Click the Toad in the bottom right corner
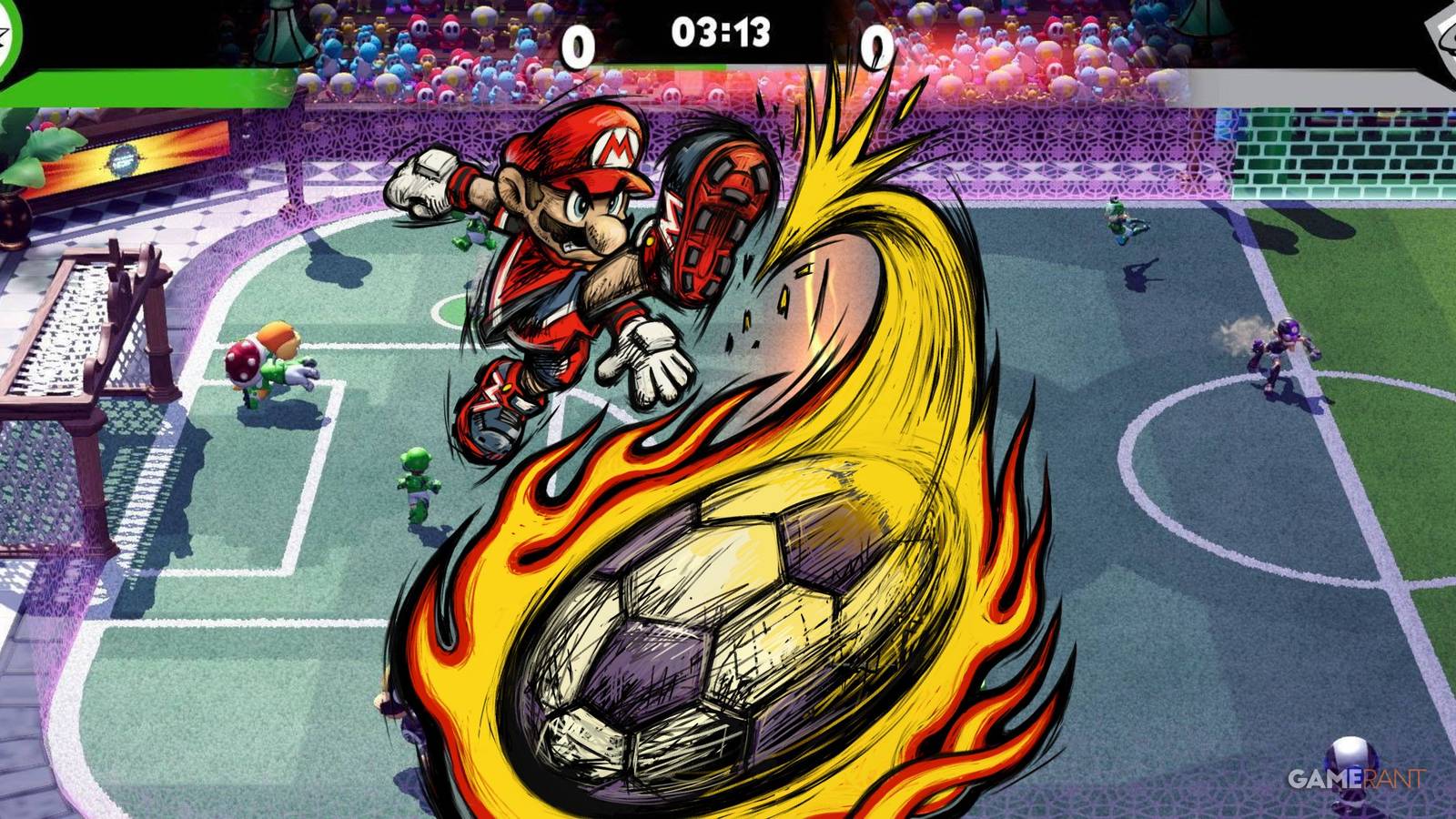 [1353, 753]
